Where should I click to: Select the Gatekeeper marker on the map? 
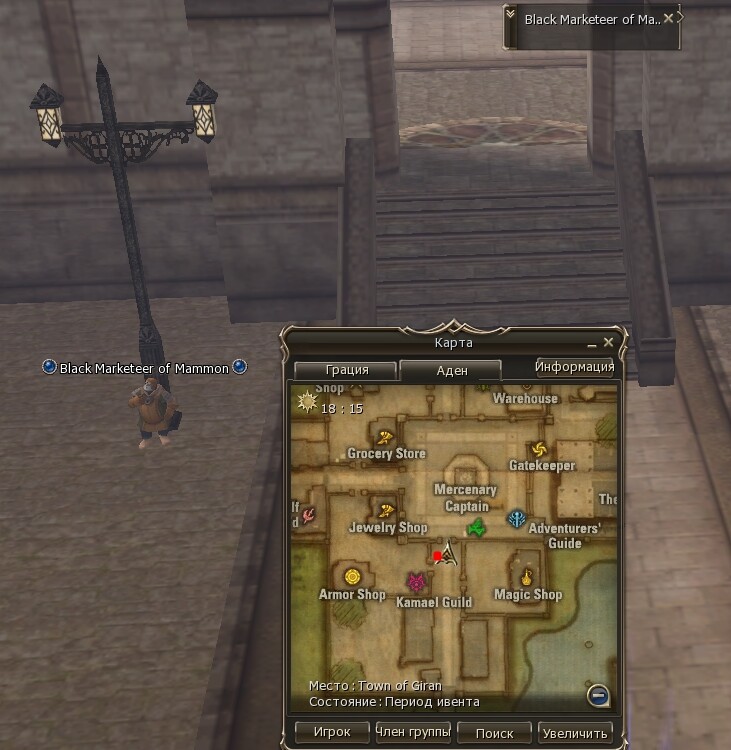542,449
